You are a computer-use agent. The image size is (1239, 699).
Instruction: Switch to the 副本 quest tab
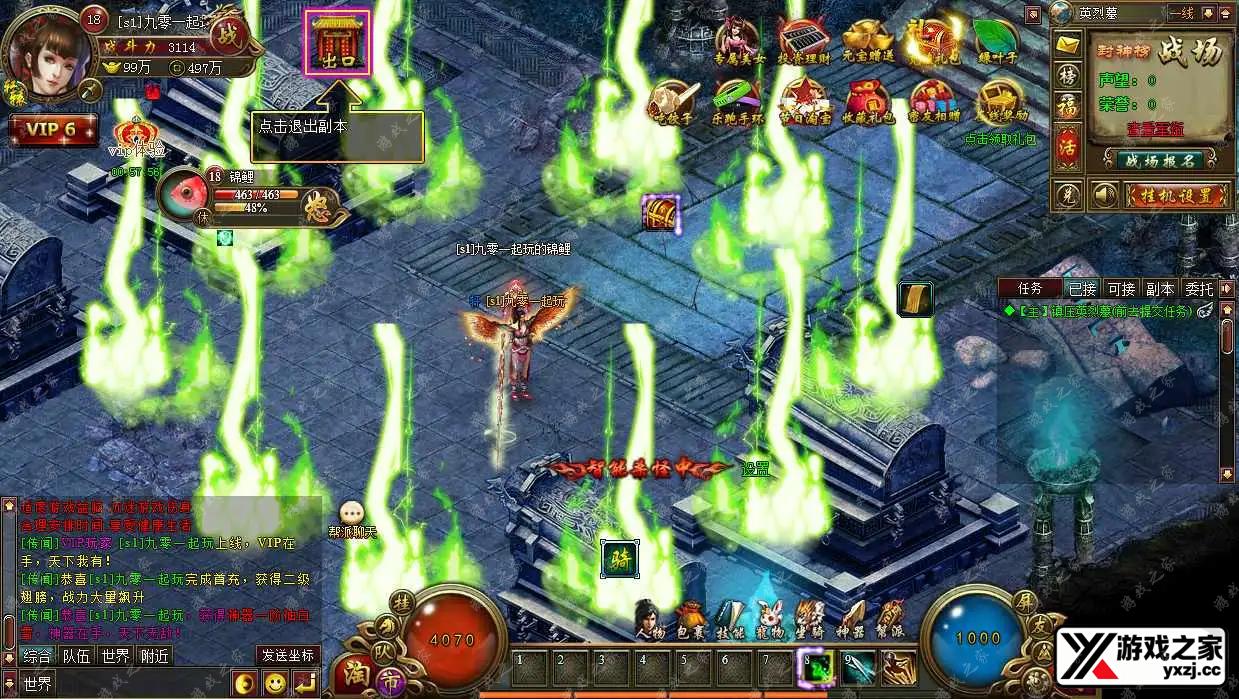(1160, 289)
